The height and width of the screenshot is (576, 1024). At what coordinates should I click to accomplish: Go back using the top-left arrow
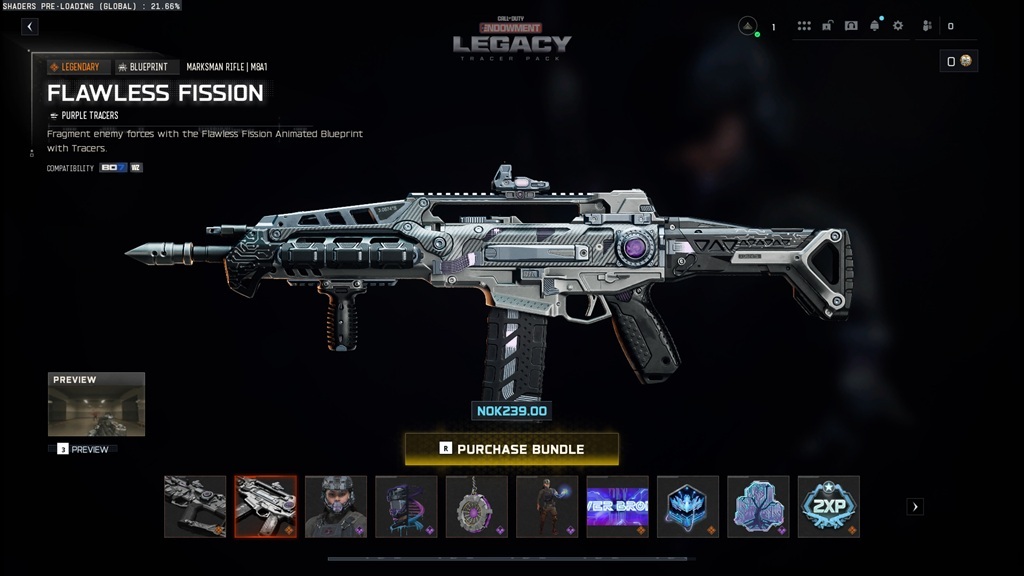click(30, 27)
